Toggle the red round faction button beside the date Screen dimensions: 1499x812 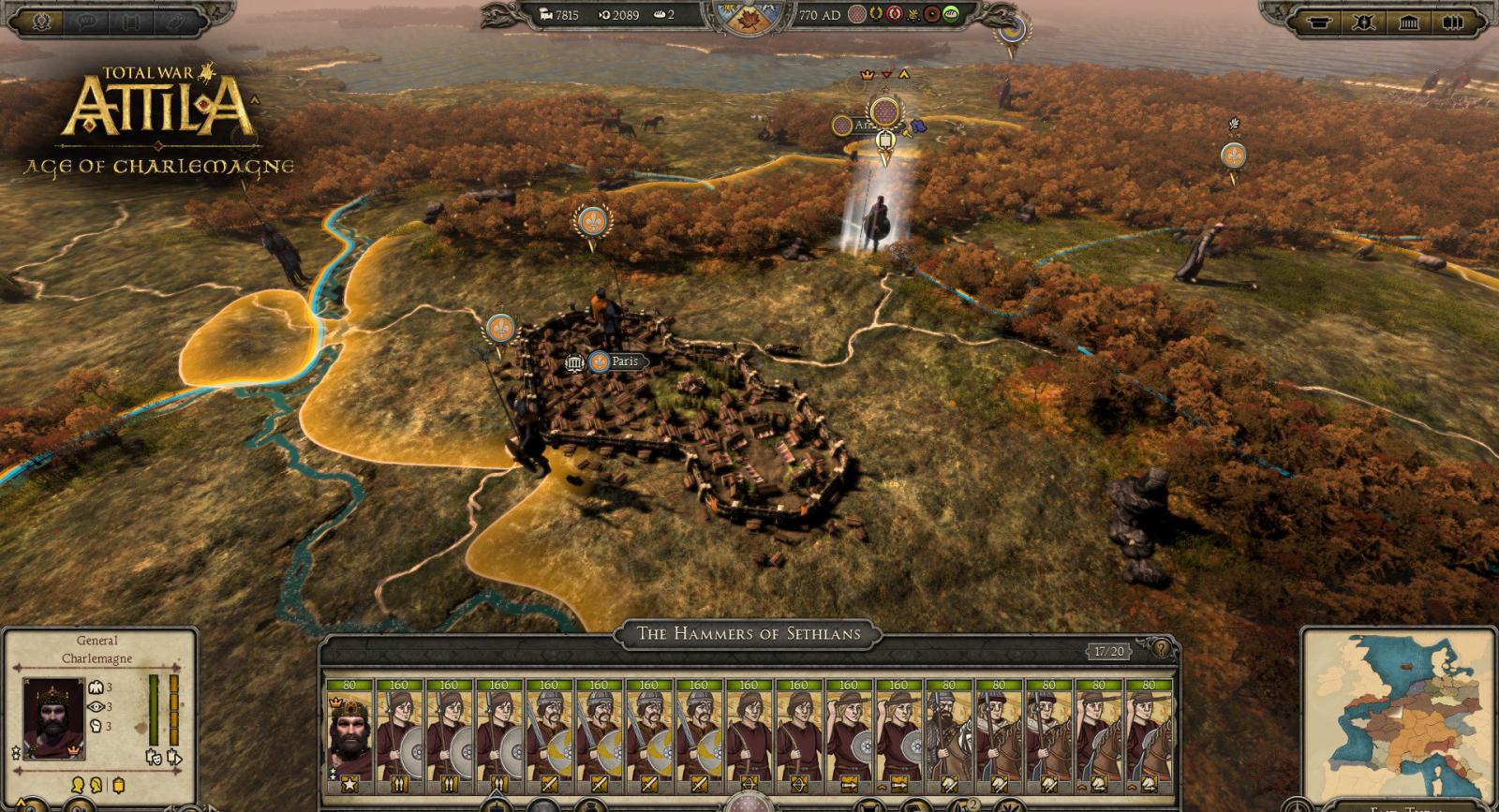pyautogui.click(x=894, y=13)
